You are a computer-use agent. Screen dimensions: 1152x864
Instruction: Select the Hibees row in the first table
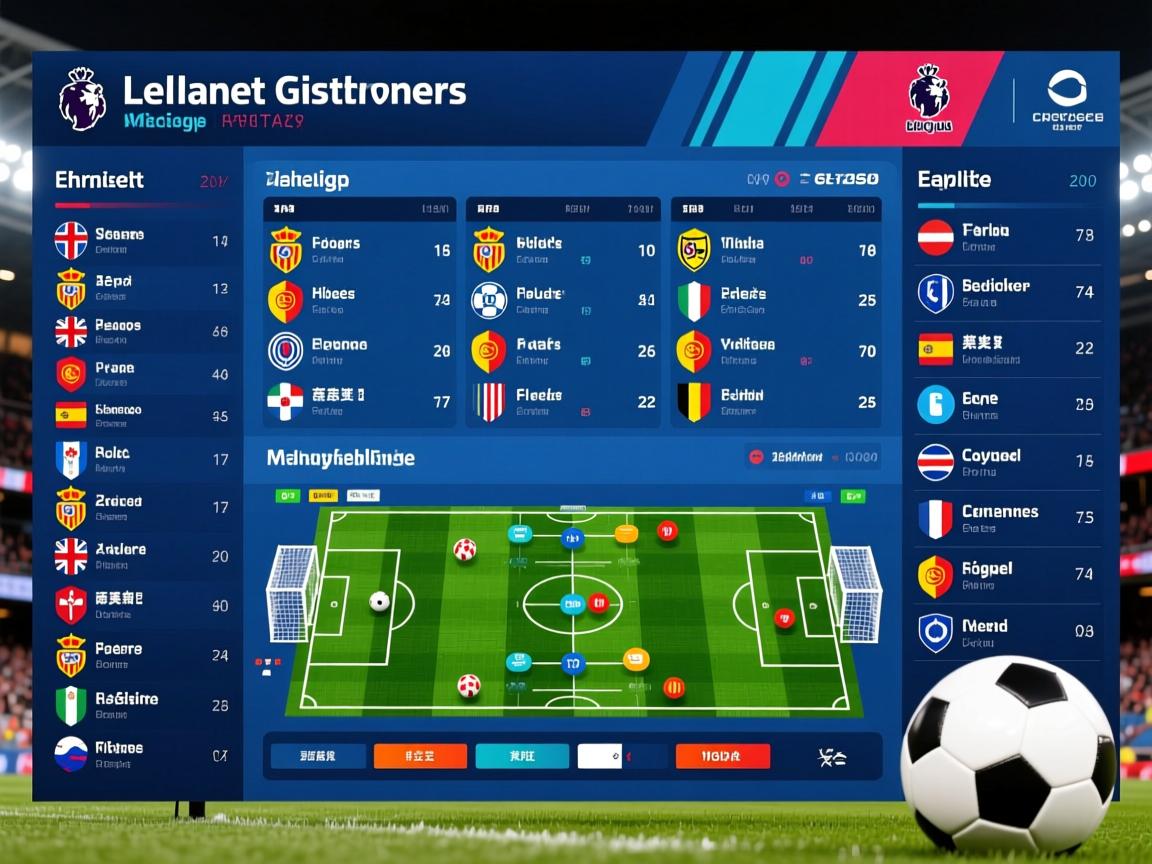pyautogui.click(x=358, y=300)
